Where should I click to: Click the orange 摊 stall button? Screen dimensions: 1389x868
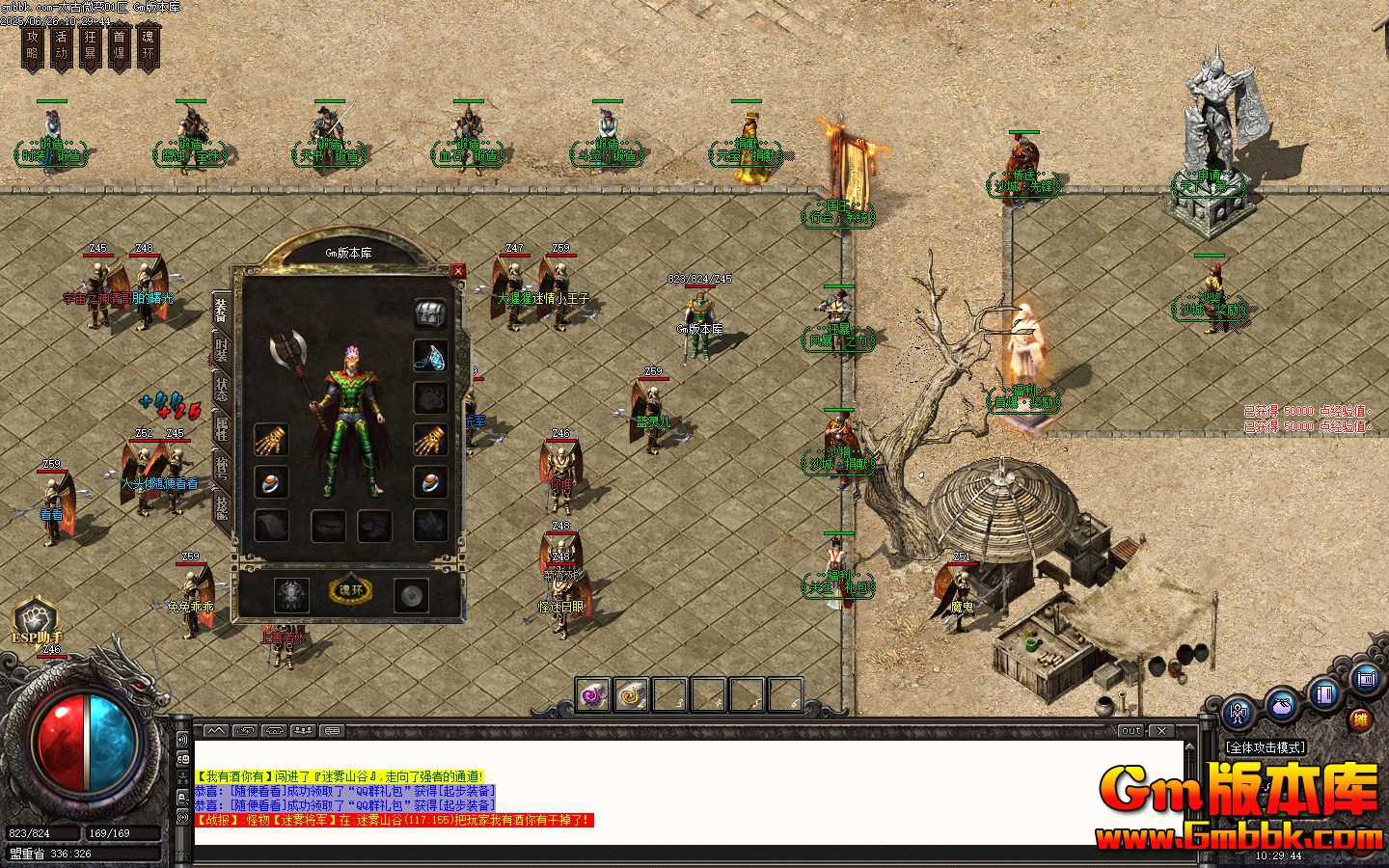pyautogui.click(x=1361, y=719)
